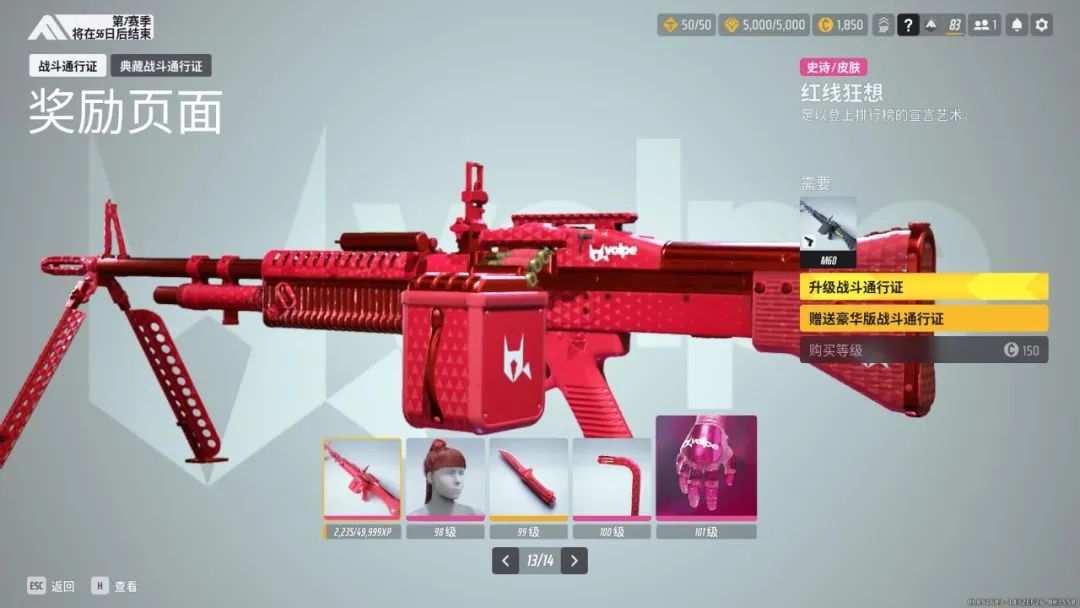Viewport: 1080px width, 608px height.
Task: Select the red M60 skin reward thumbnail
Action: coord(362,478)
